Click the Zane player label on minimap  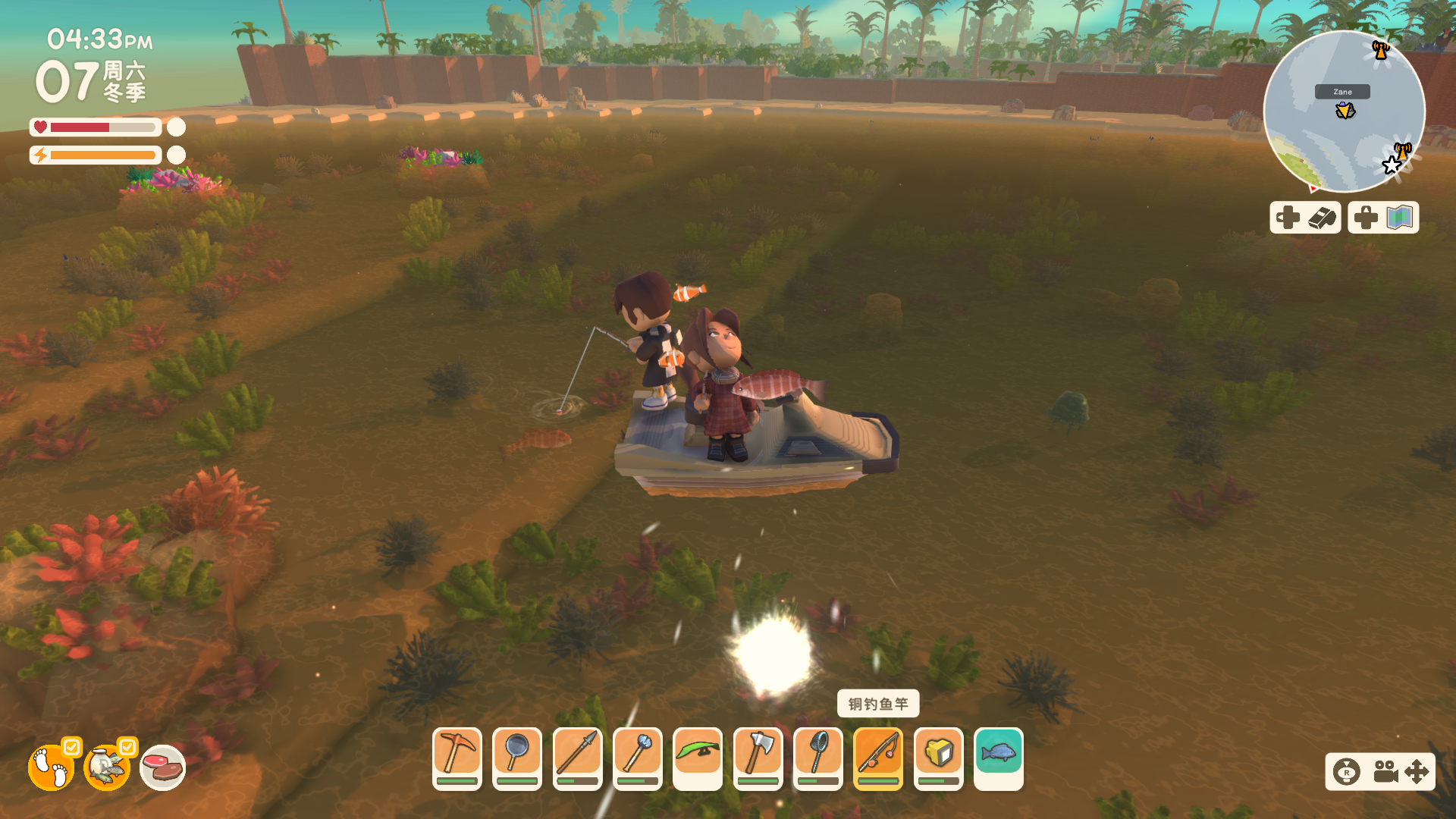1342,92
